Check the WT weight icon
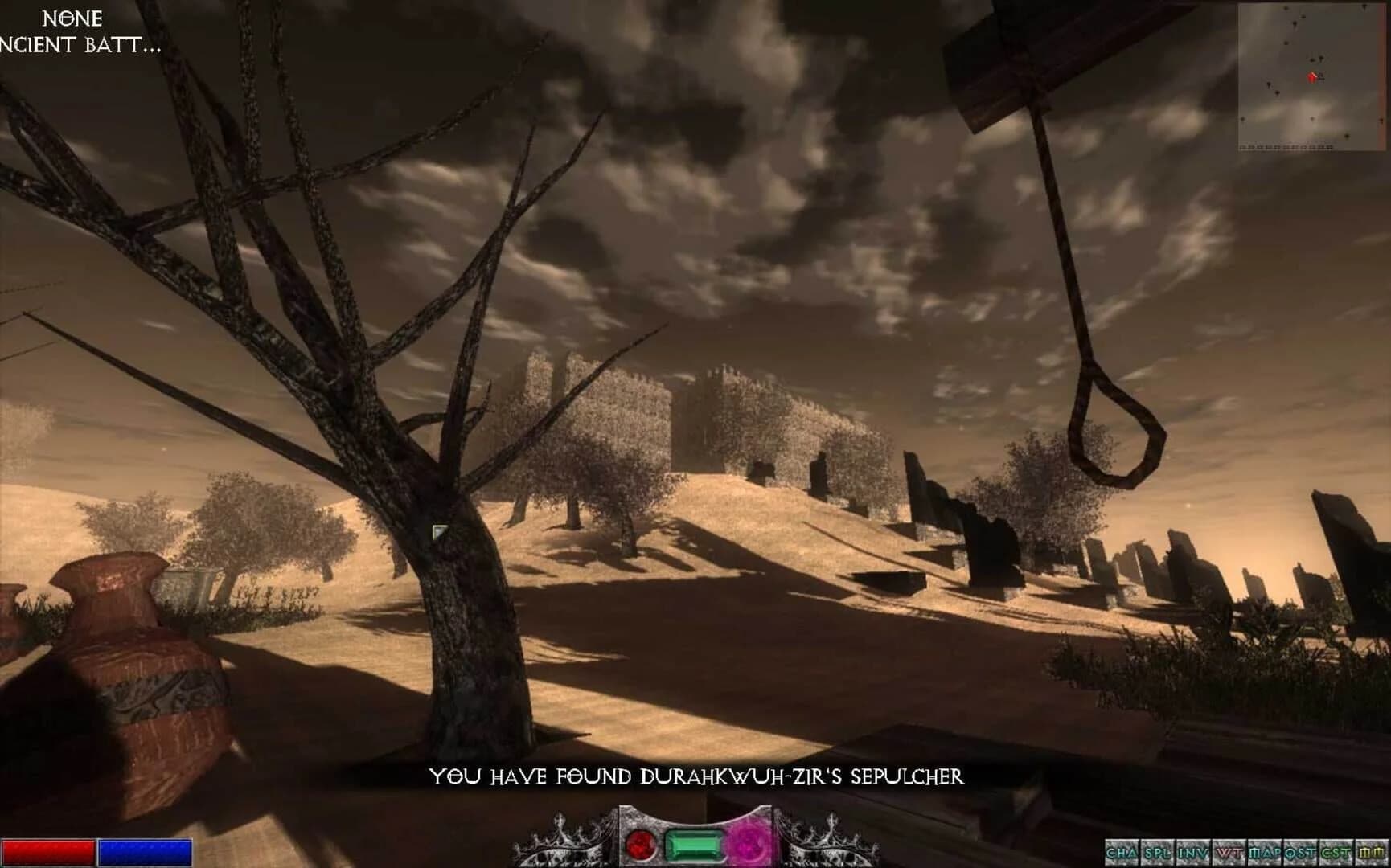Image resolution: width=1391 pixels, height=868 pixels. pos(1230,852)
